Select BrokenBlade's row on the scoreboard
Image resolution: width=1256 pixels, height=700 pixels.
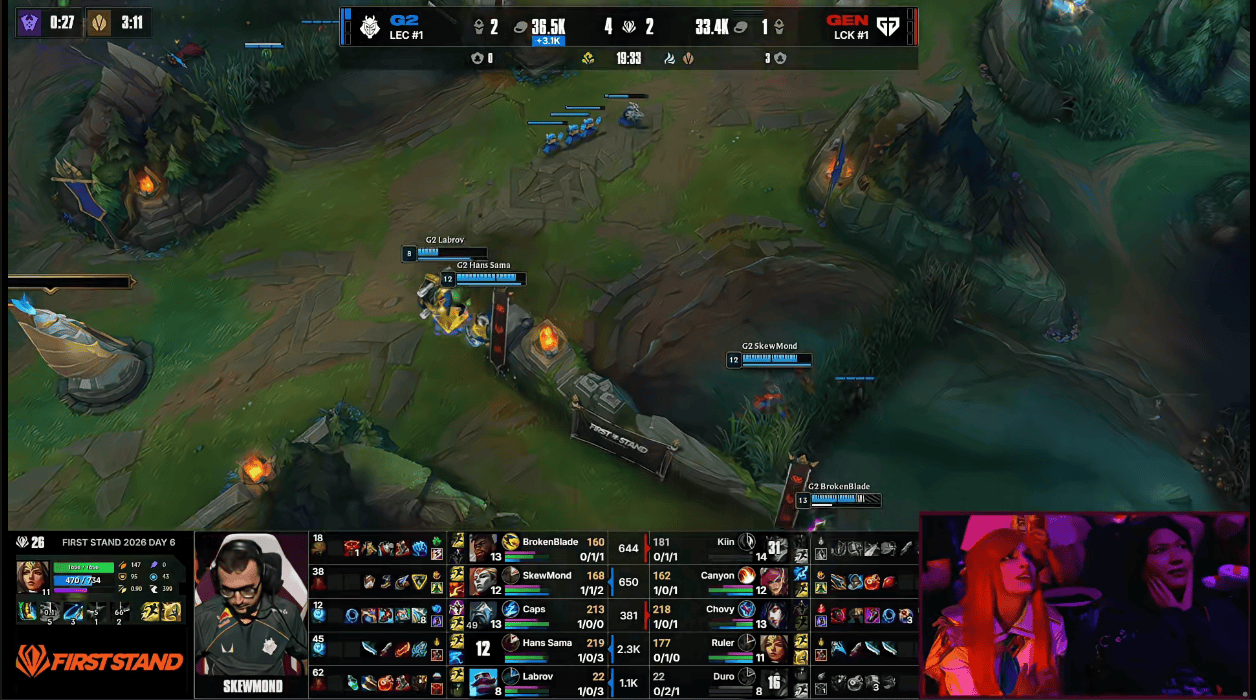click(x=550, y=548)
